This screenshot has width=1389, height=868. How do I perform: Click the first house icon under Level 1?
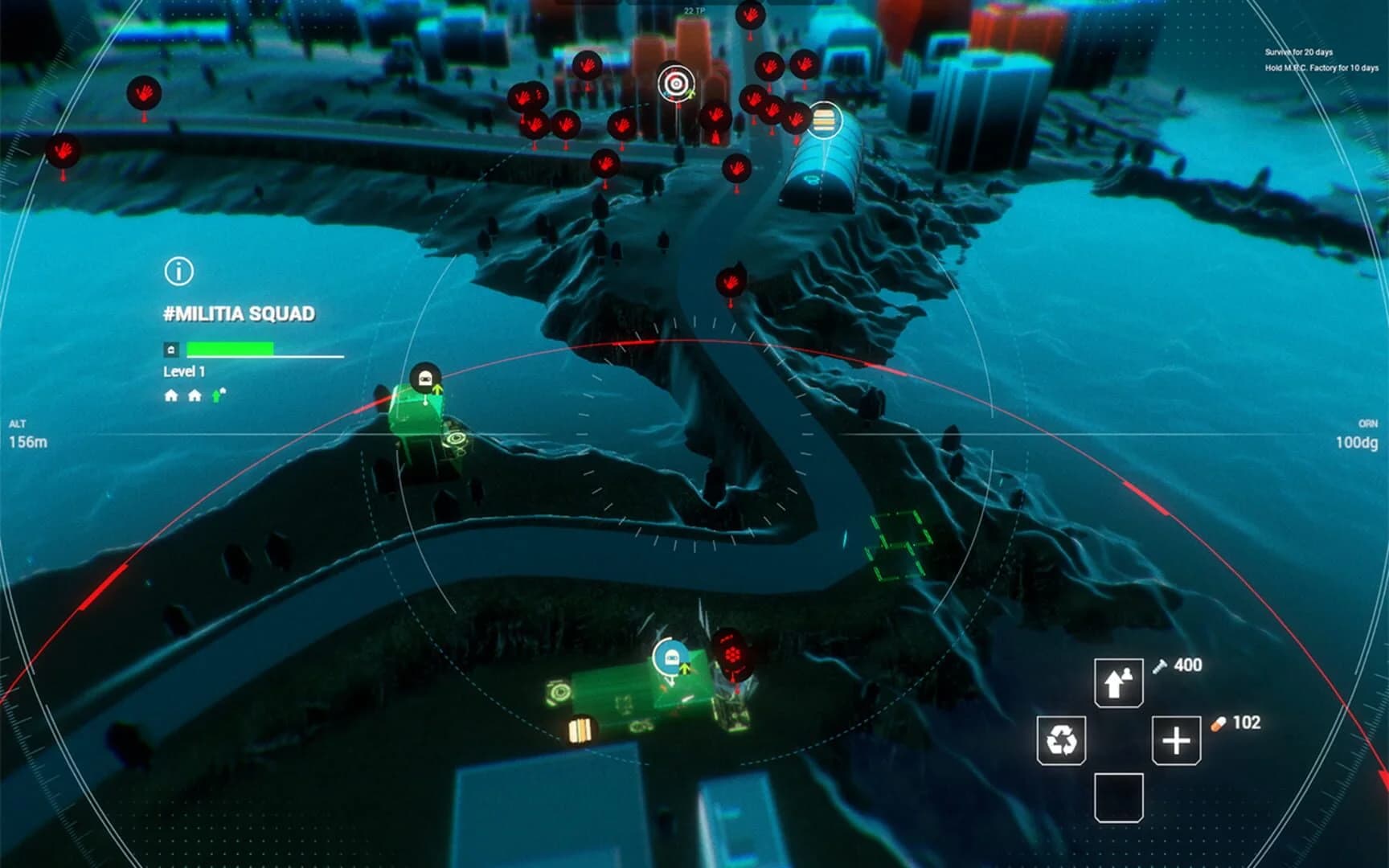(170, 394)
